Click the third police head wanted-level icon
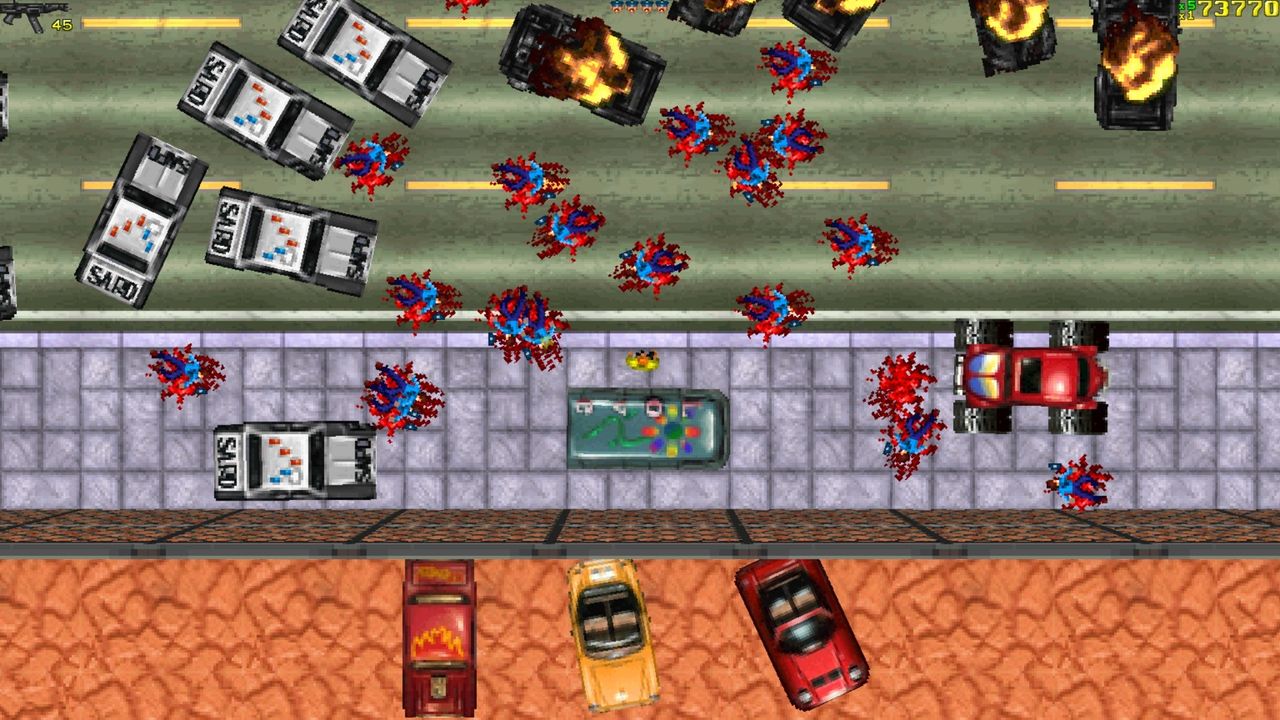 [646, 6]
